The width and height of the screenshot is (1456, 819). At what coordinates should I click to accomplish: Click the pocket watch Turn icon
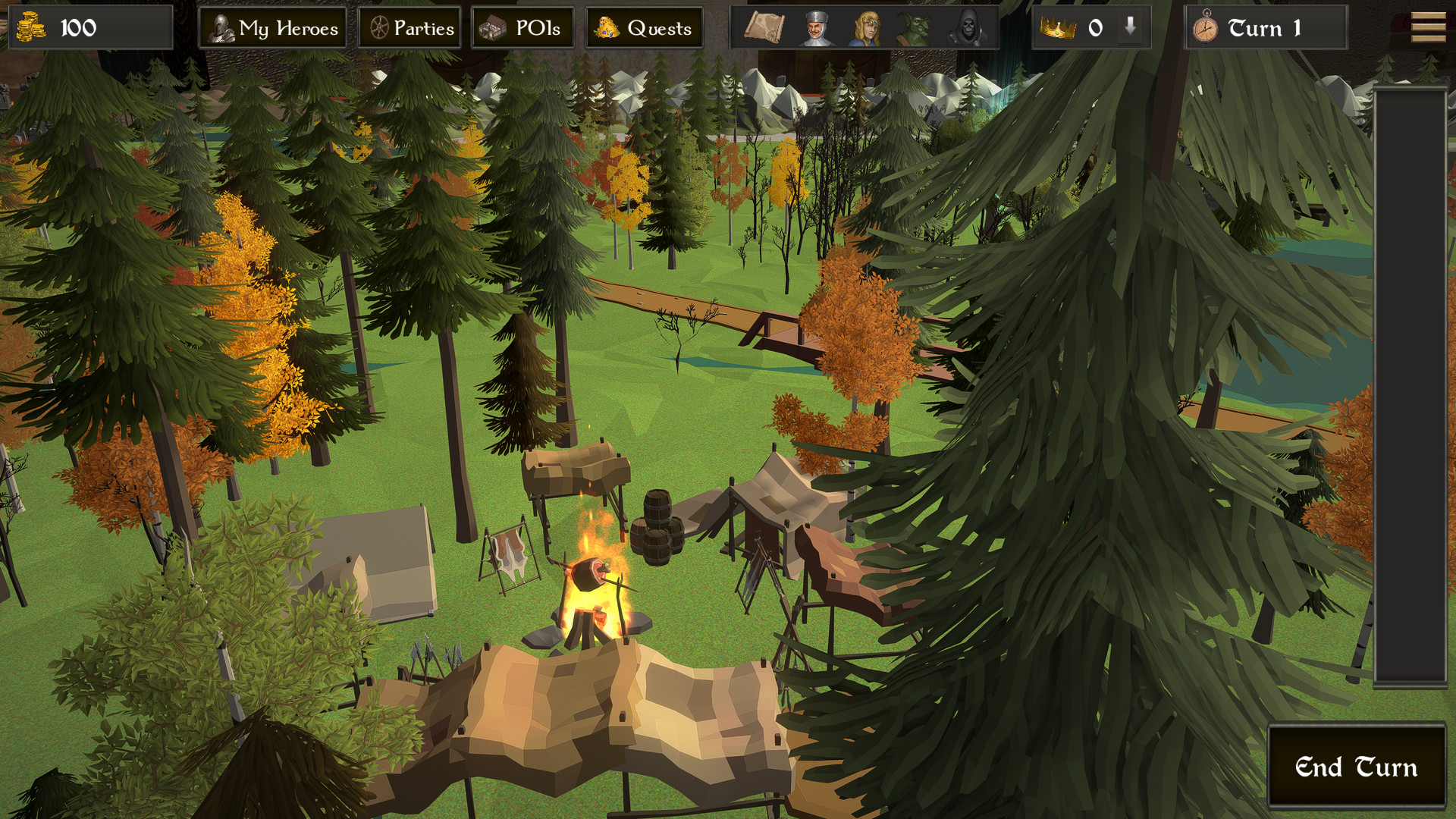click(1206, 28)
